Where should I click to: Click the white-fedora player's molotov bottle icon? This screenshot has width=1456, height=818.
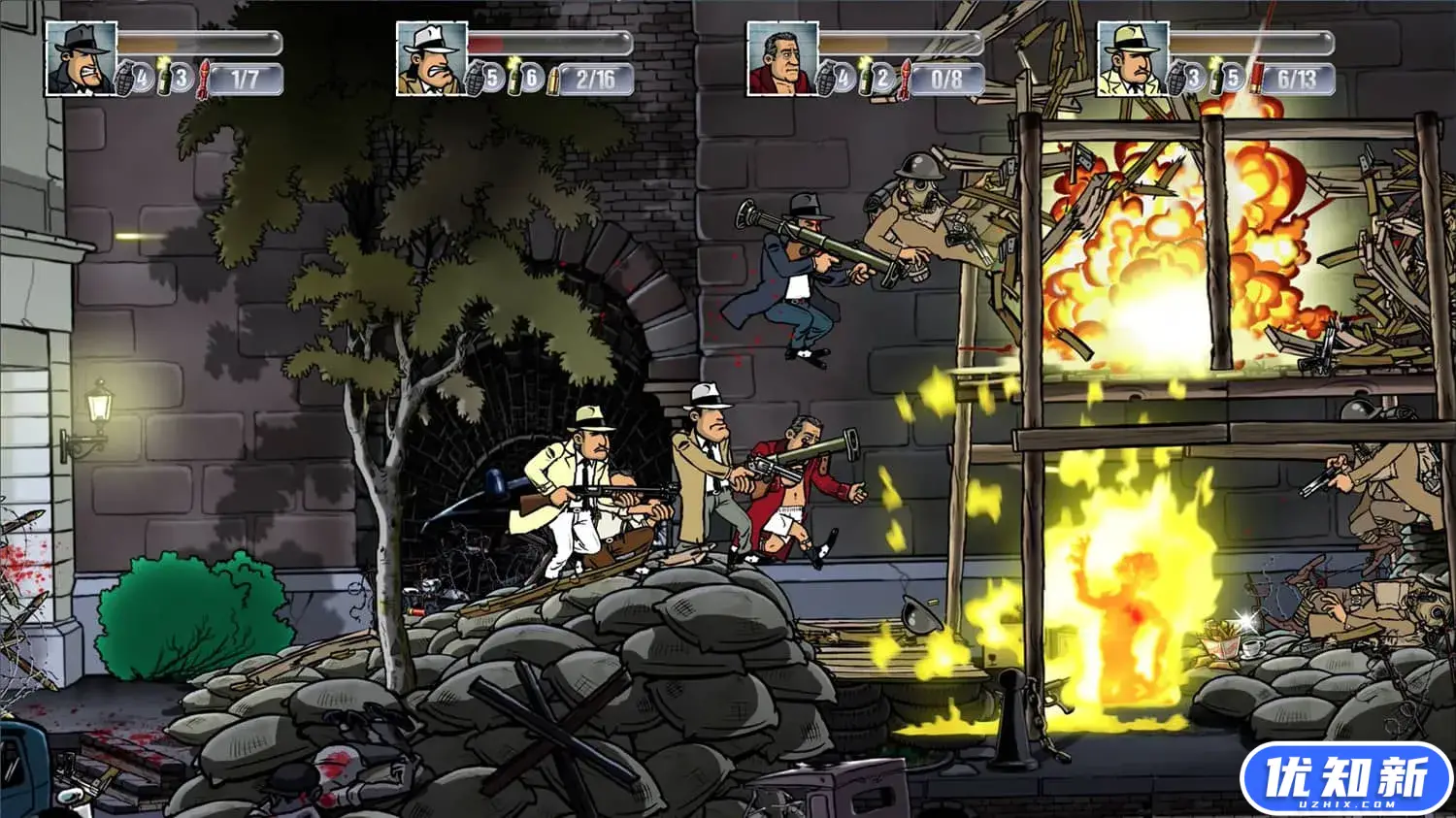pos(514,77)
